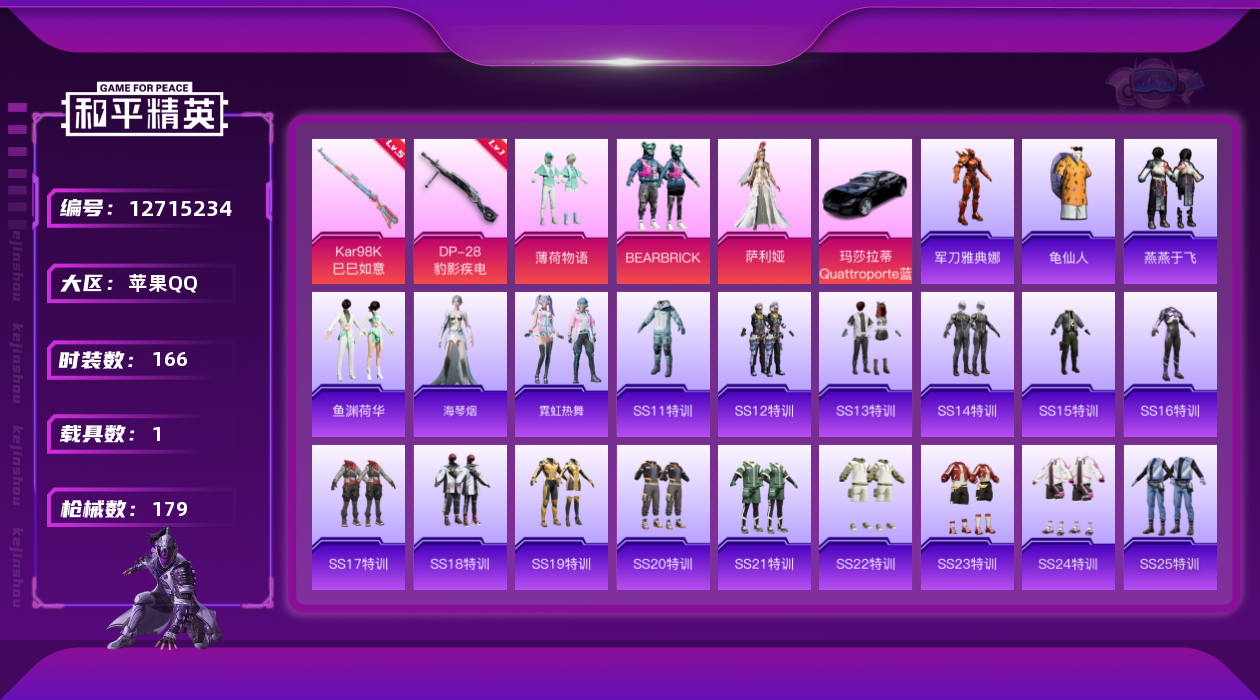The height and width of the screenshot is (700, 1260).
Task: Open the 薄荷物语 outfit tile
Action: point(561,210)
